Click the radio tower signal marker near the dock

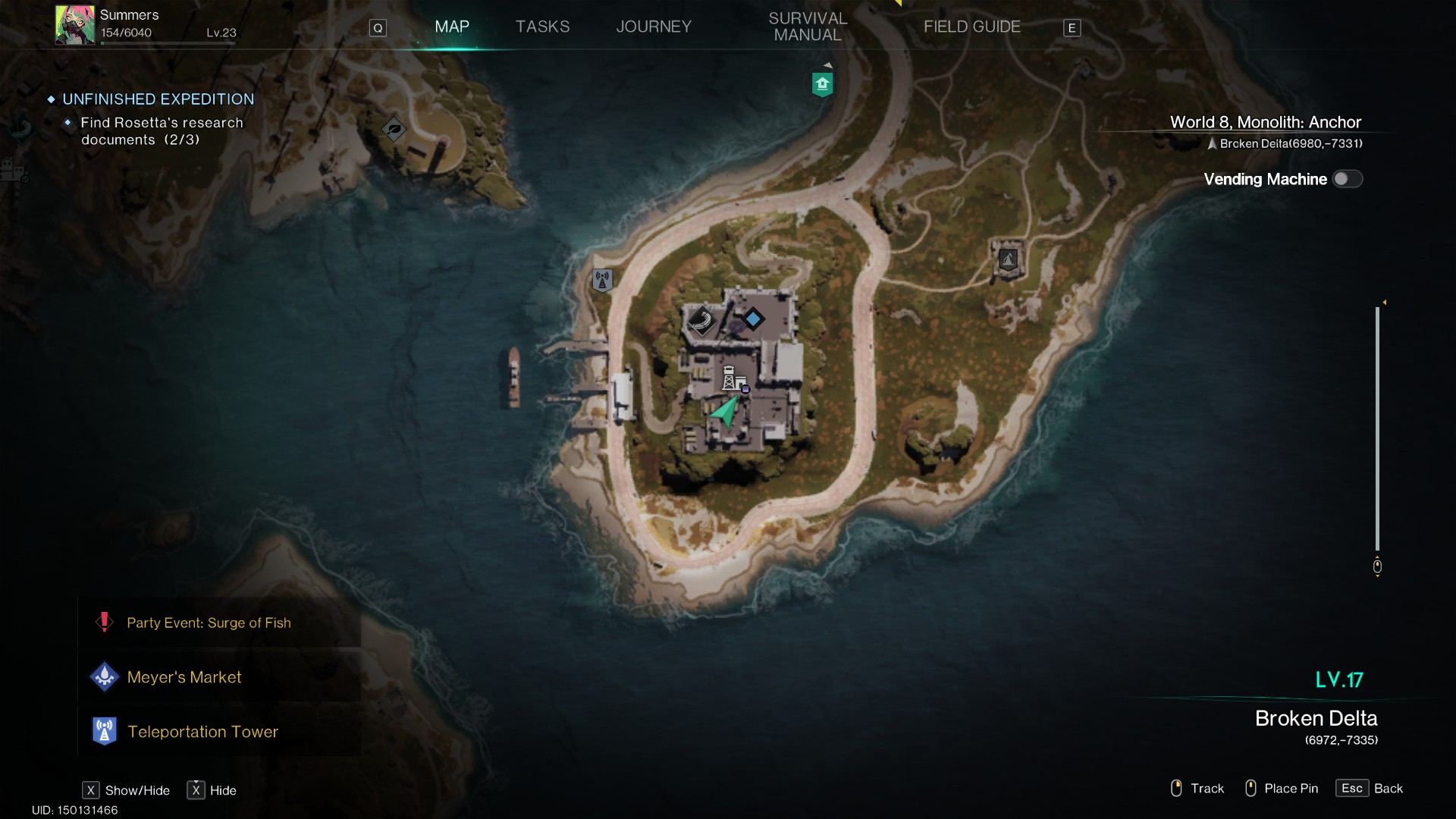(601, 279)
